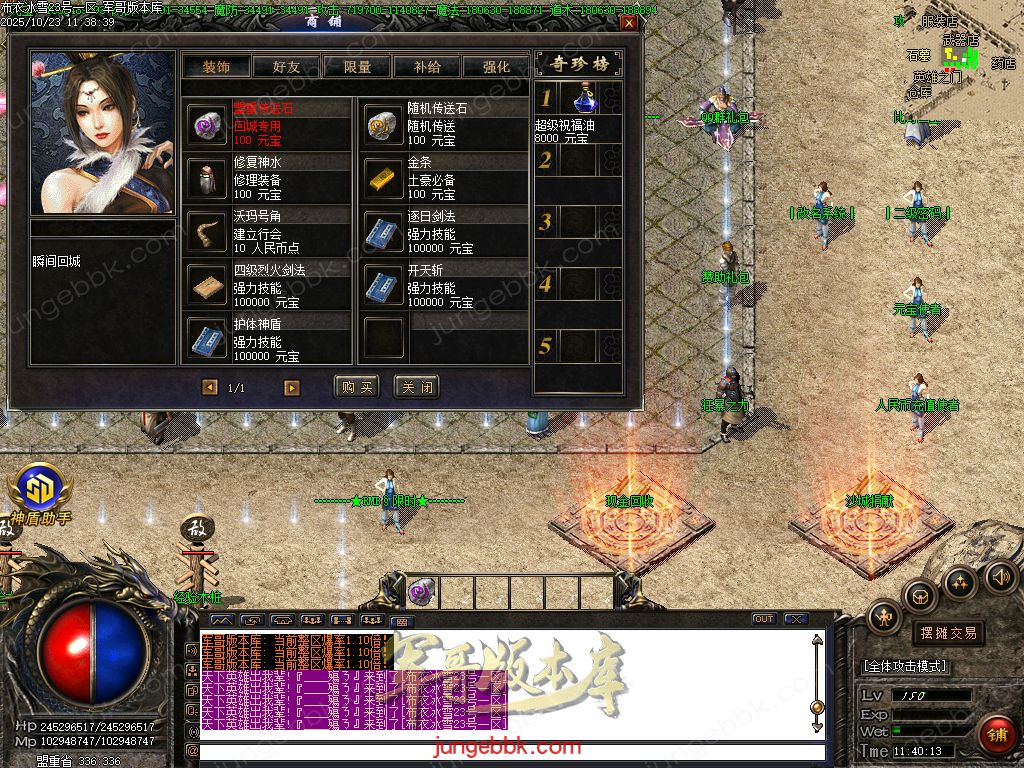Viewport: 1024px width, 768px height.
Task: Click the 关闭 close button in shop
Action: [x=416, y=387]
